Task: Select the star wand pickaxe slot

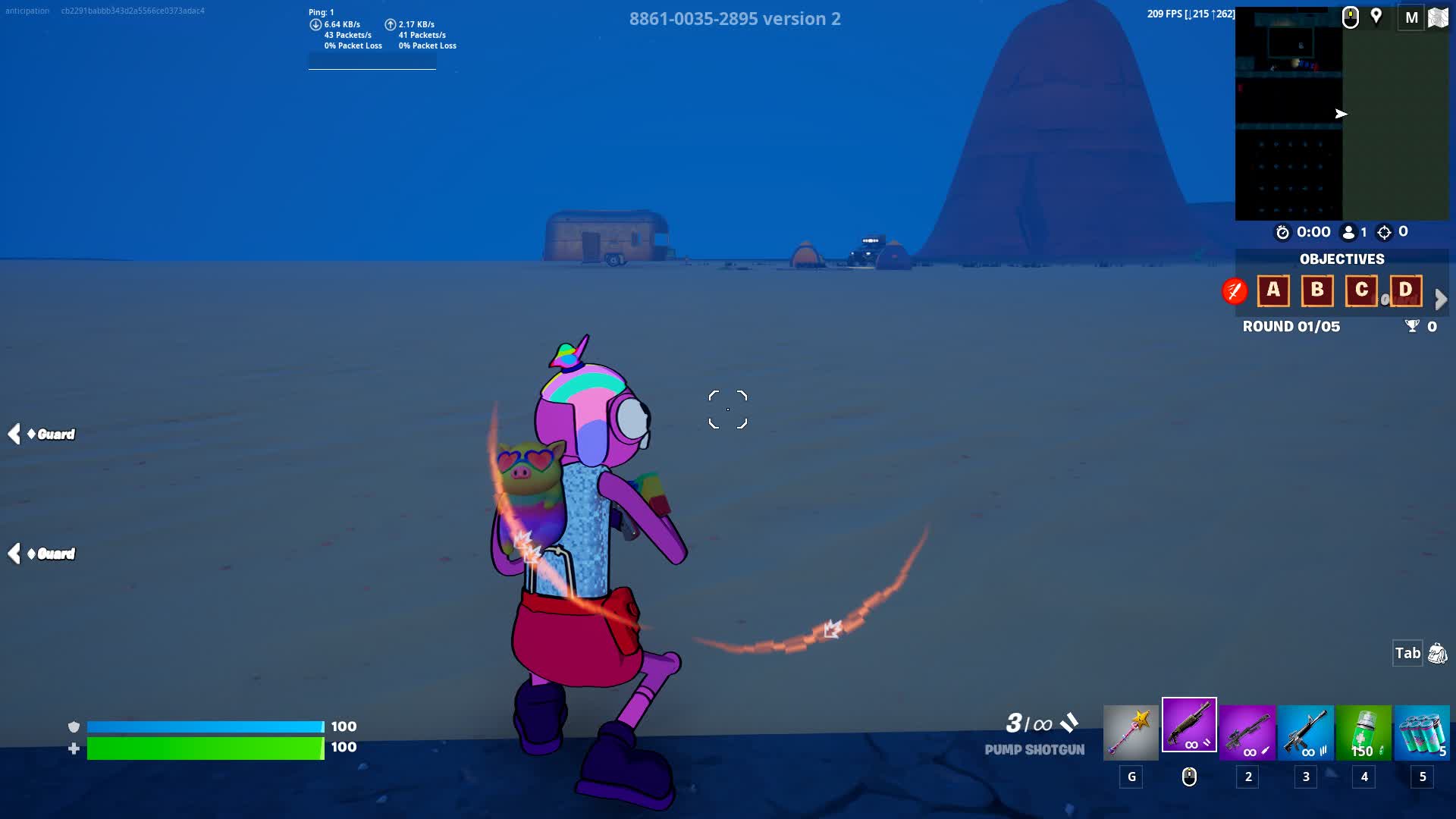Action: click(1131, 733)
